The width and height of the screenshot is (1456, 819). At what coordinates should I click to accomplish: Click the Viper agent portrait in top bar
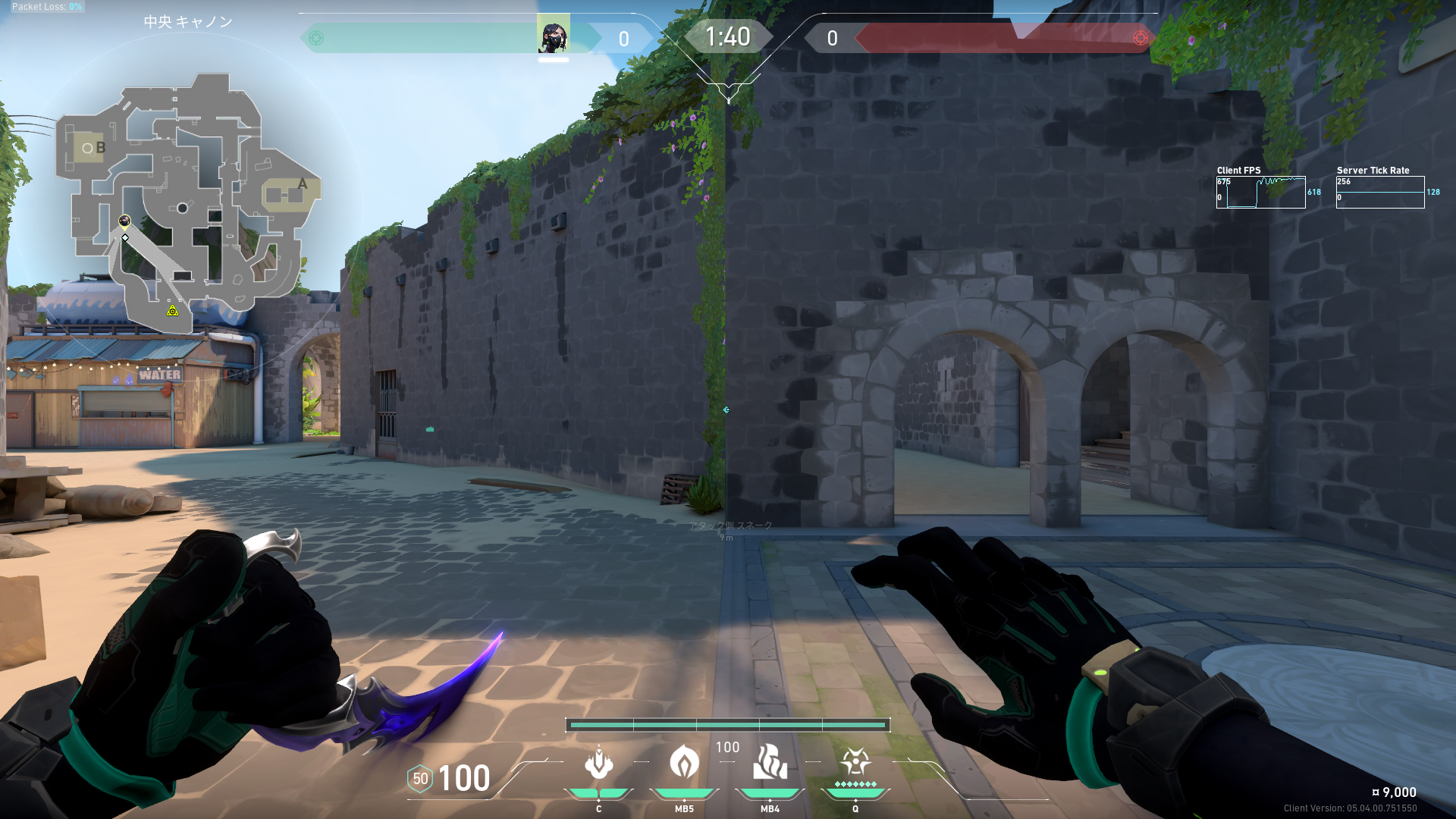click(554, 34)
